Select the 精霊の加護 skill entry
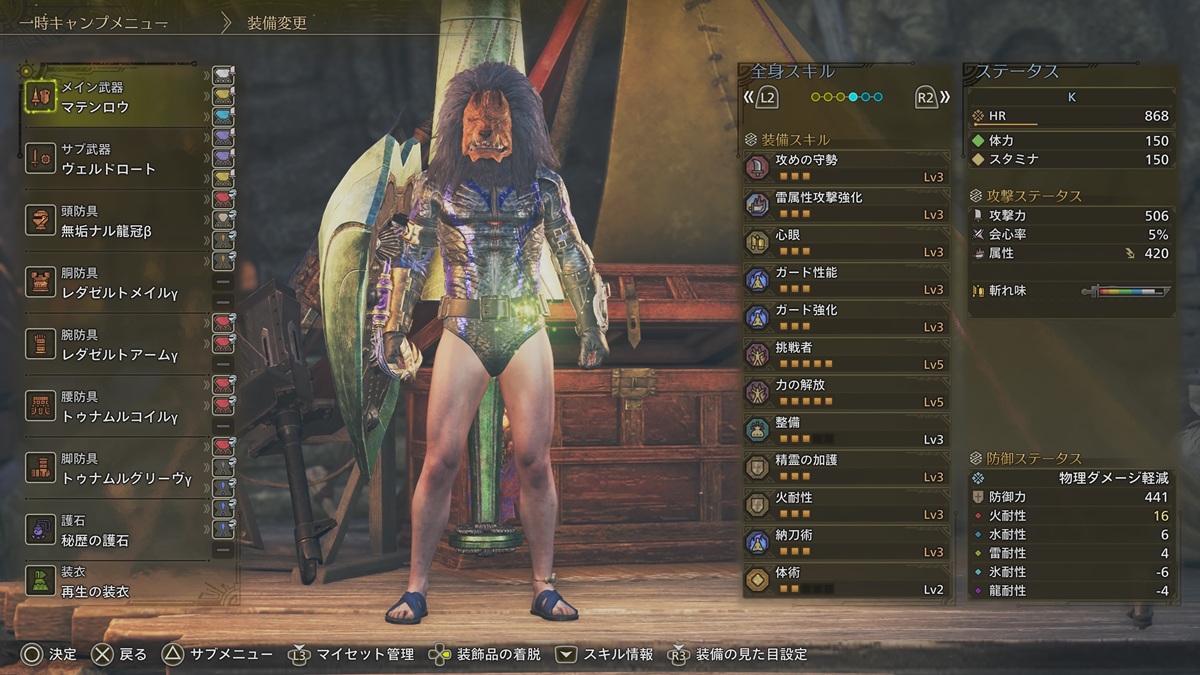1200x675 pixels. pos(845,468)
